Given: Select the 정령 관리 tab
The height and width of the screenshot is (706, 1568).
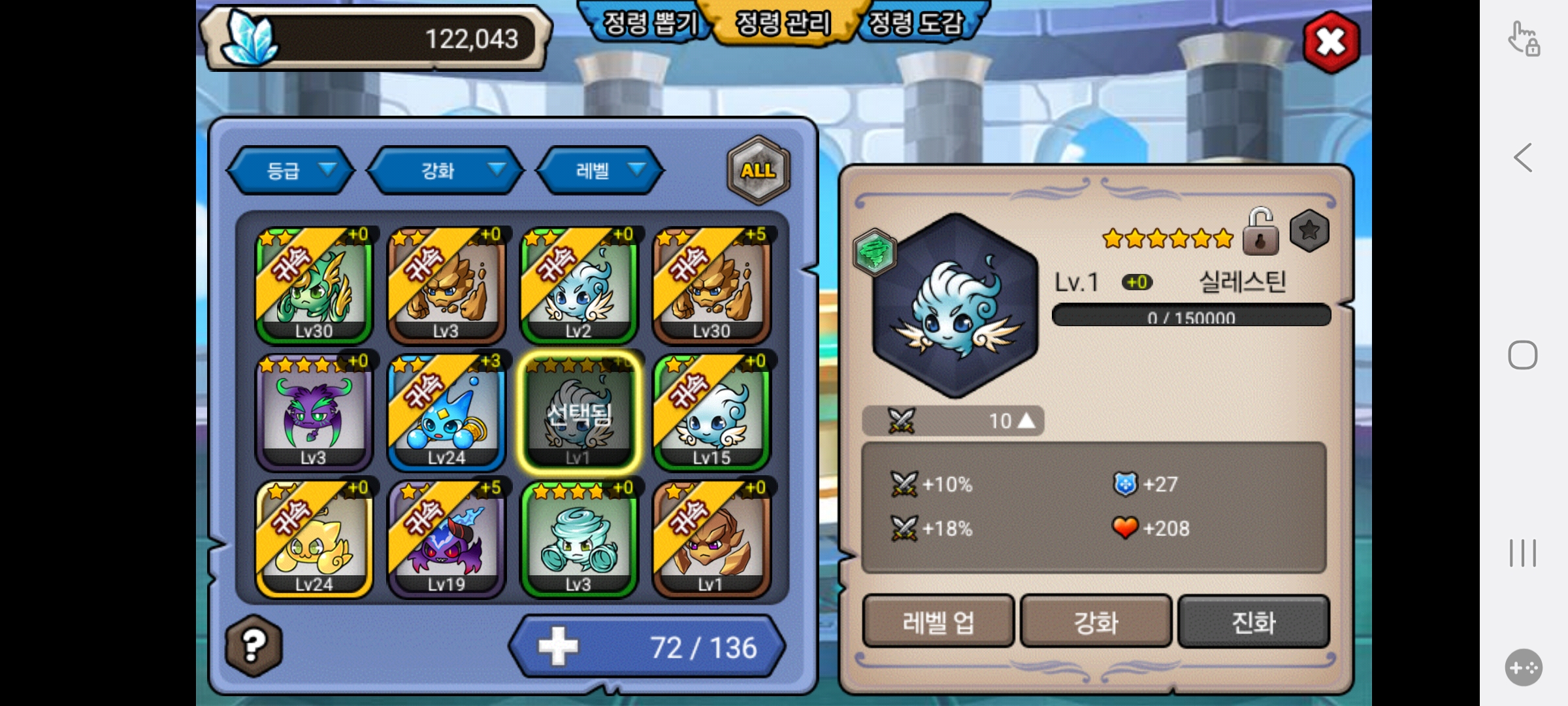Looking at the screenshot, I should [783, 24].
